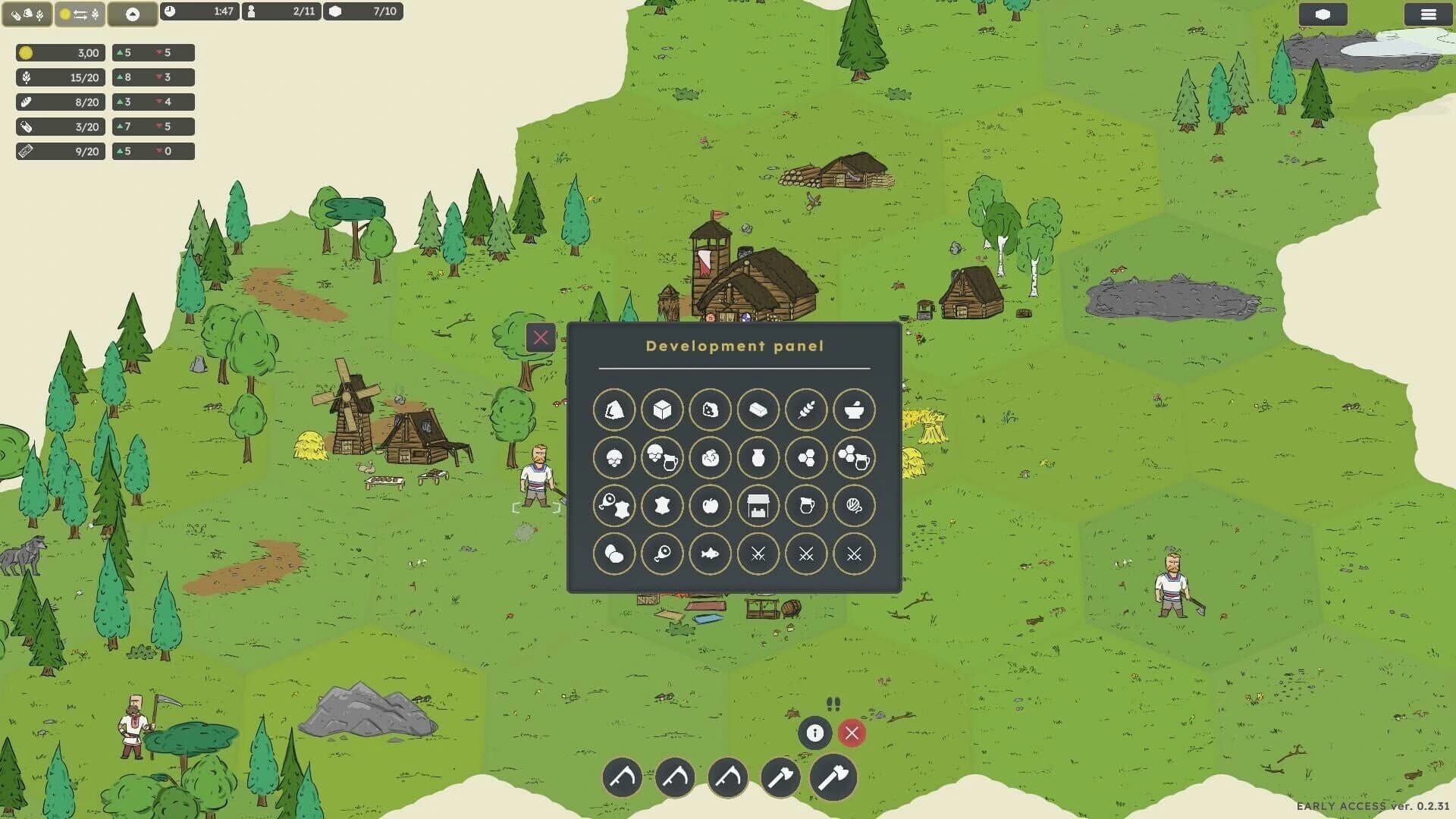The height and width of the screenshot is (819, 1456).
Task: Select the clay vase pottery icon
Action: point(758,458)
